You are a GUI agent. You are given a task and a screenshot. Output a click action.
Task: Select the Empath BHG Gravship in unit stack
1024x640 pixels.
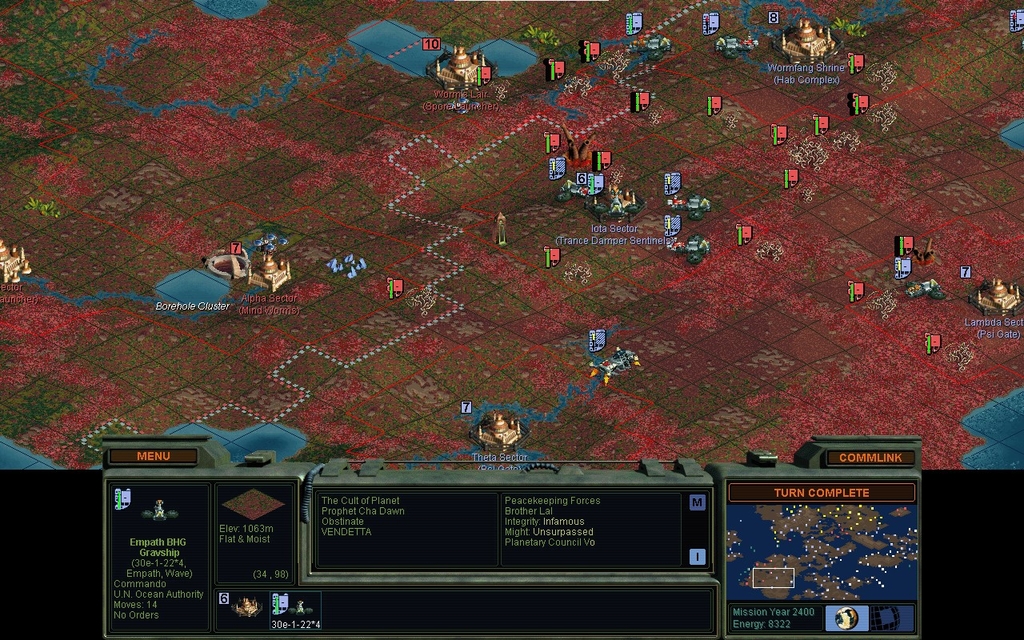(294, 605)
